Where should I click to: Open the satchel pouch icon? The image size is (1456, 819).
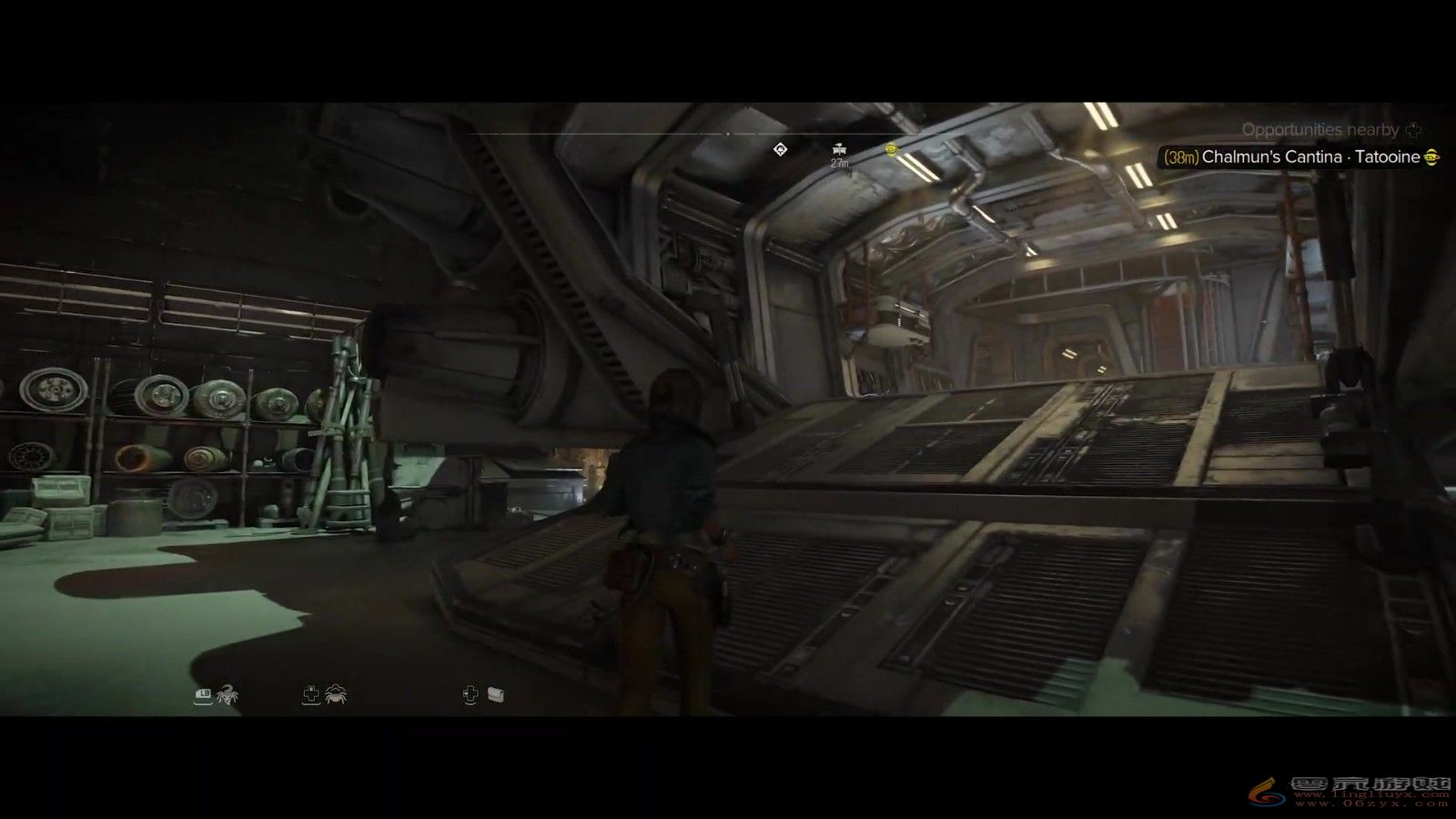(495, 695)
